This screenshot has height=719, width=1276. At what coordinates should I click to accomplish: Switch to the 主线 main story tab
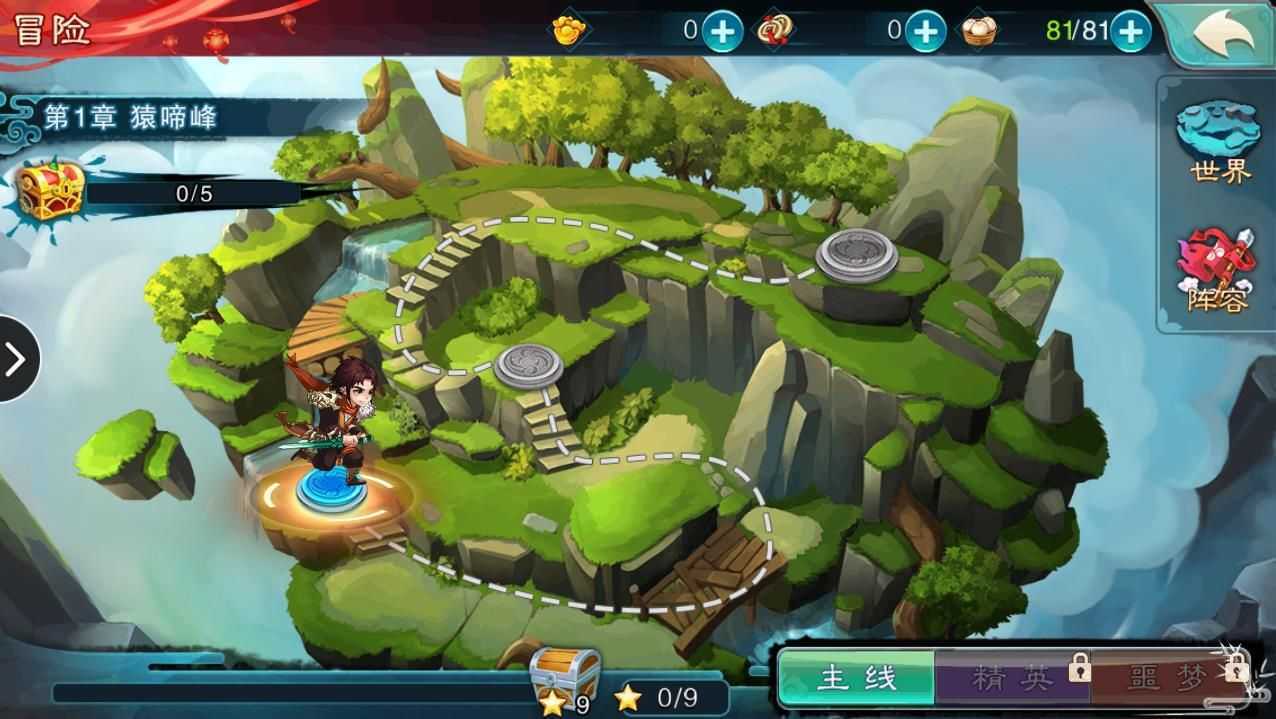pyautogui.click(x=856, y=679)
